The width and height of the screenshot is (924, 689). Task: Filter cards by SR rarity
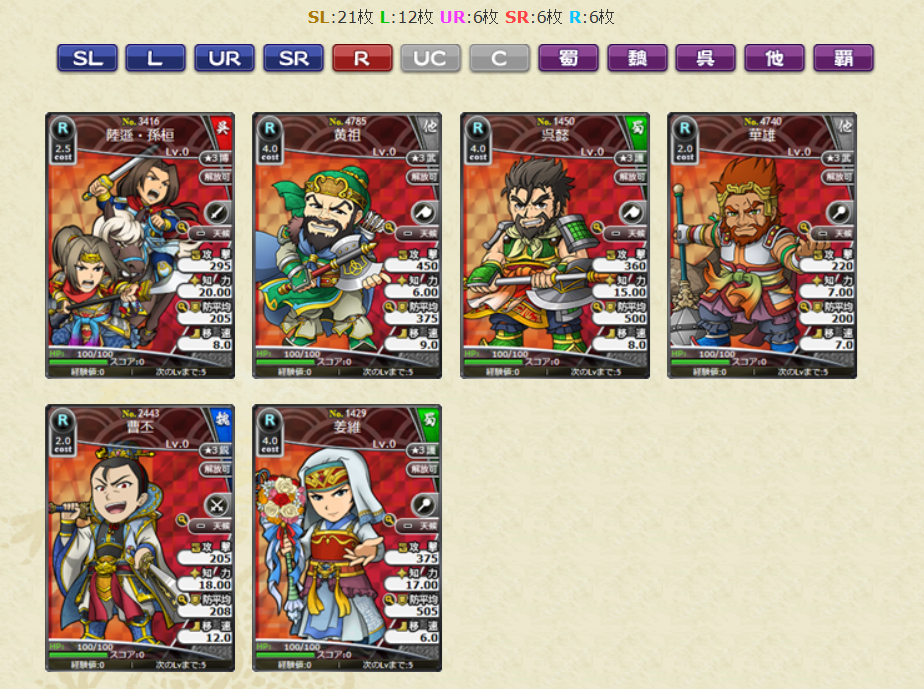(x=293, y=58)
